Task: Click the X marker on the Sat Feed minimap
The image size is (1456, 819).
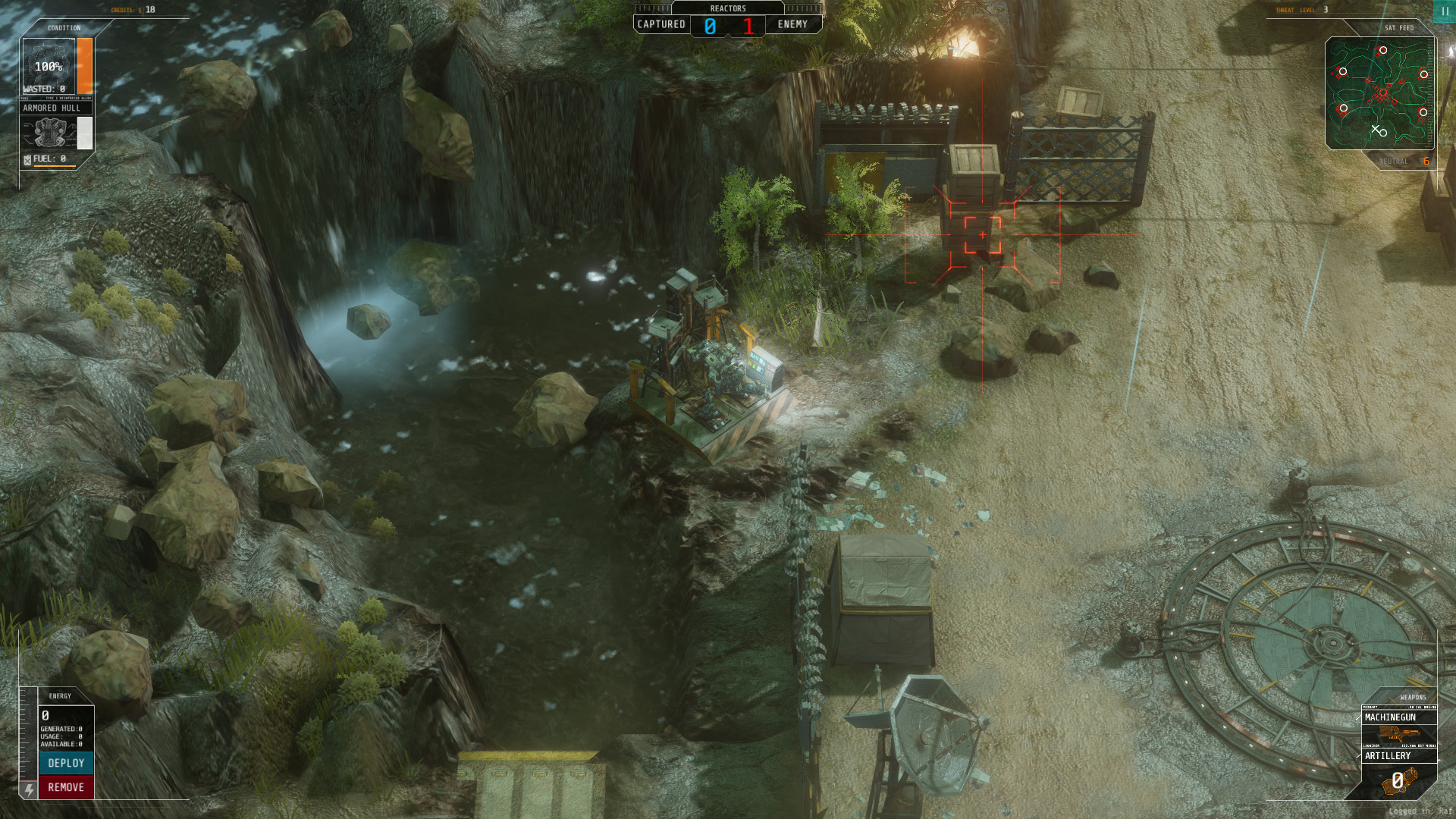Action: (1376, 130)
